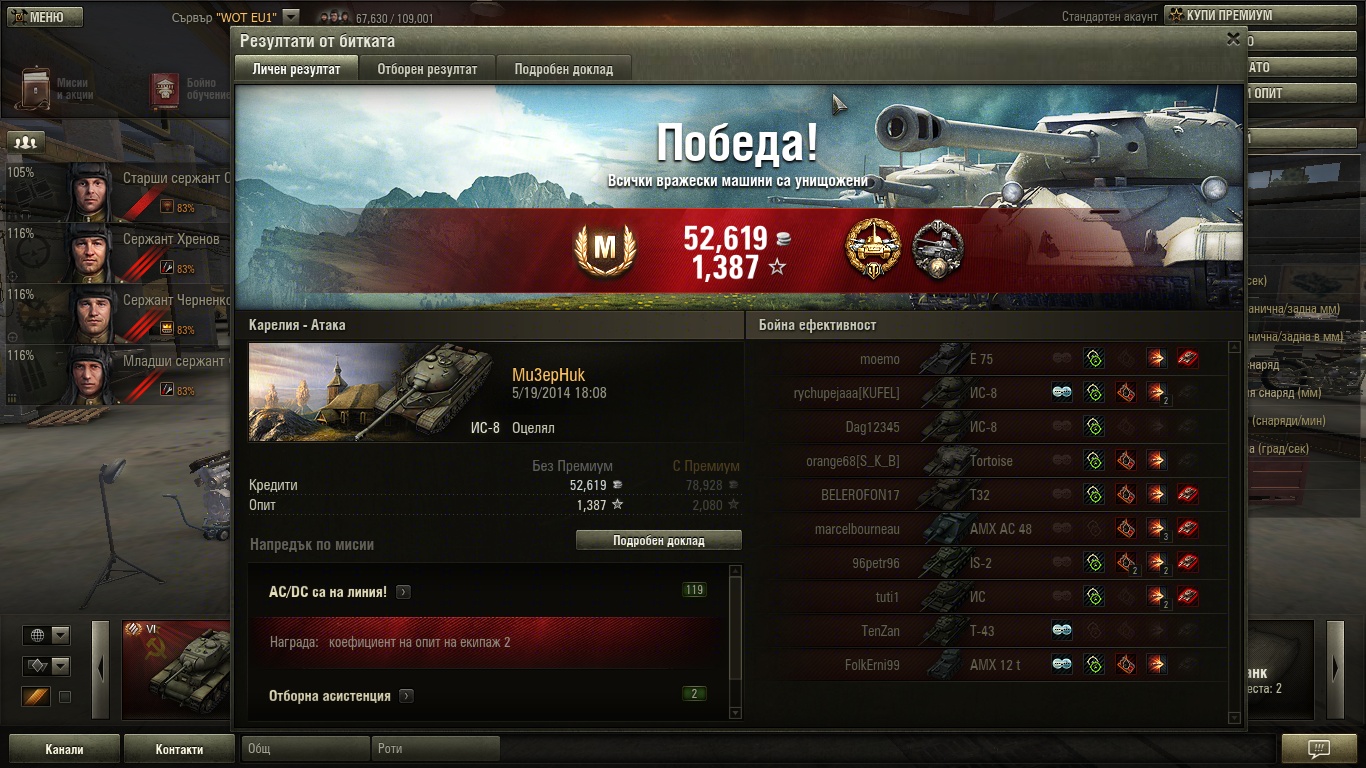Screen dimensions: 1366x768
Task: Click the Купи премиум button
Action: pyautogui.click(x=1228, y=16)
